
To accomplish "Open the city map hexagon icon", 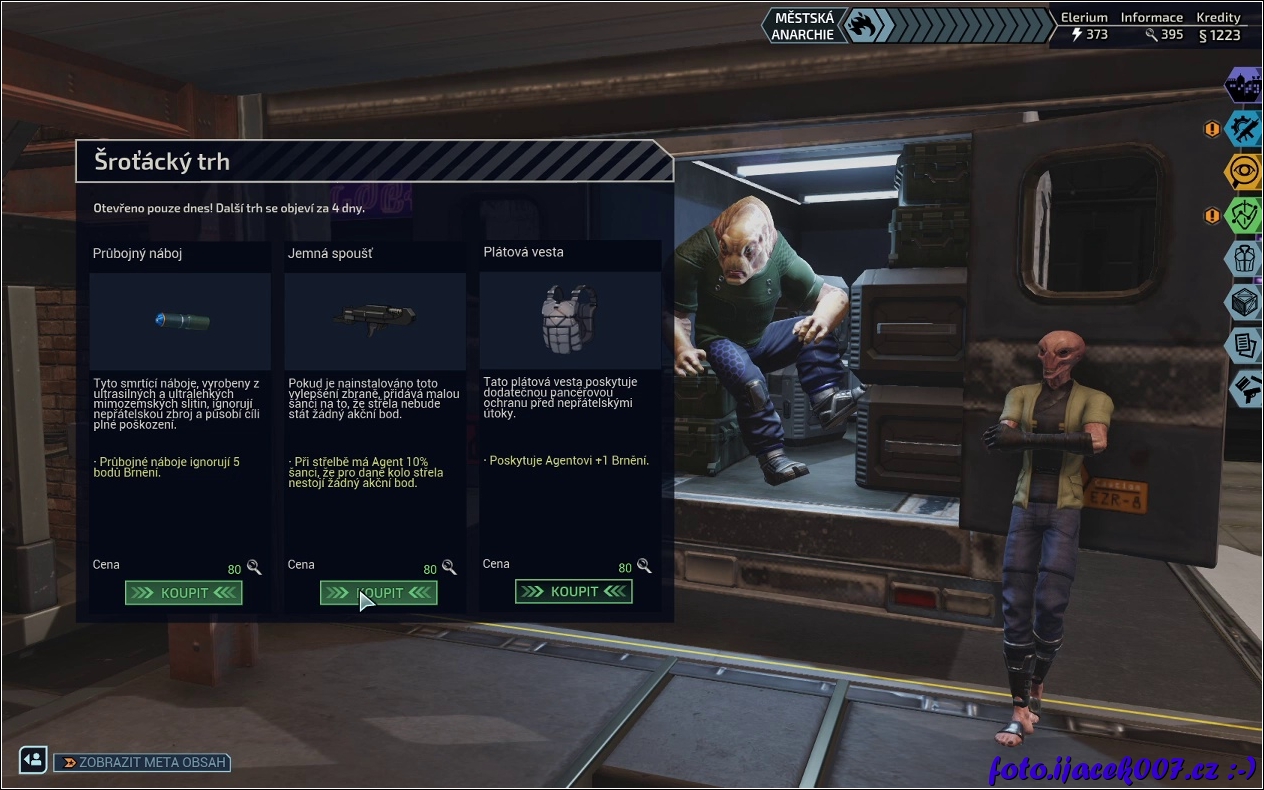I will tap(1244, 84).
